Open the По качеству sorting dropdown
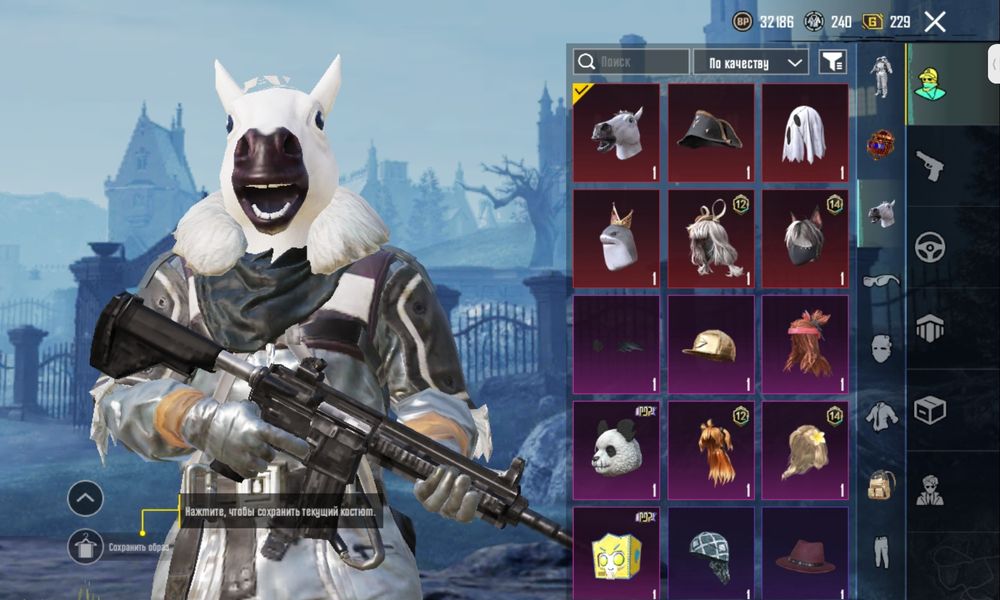Viewport: 1000px width, 600px height. pyautogui.click(x=751, y=62)
